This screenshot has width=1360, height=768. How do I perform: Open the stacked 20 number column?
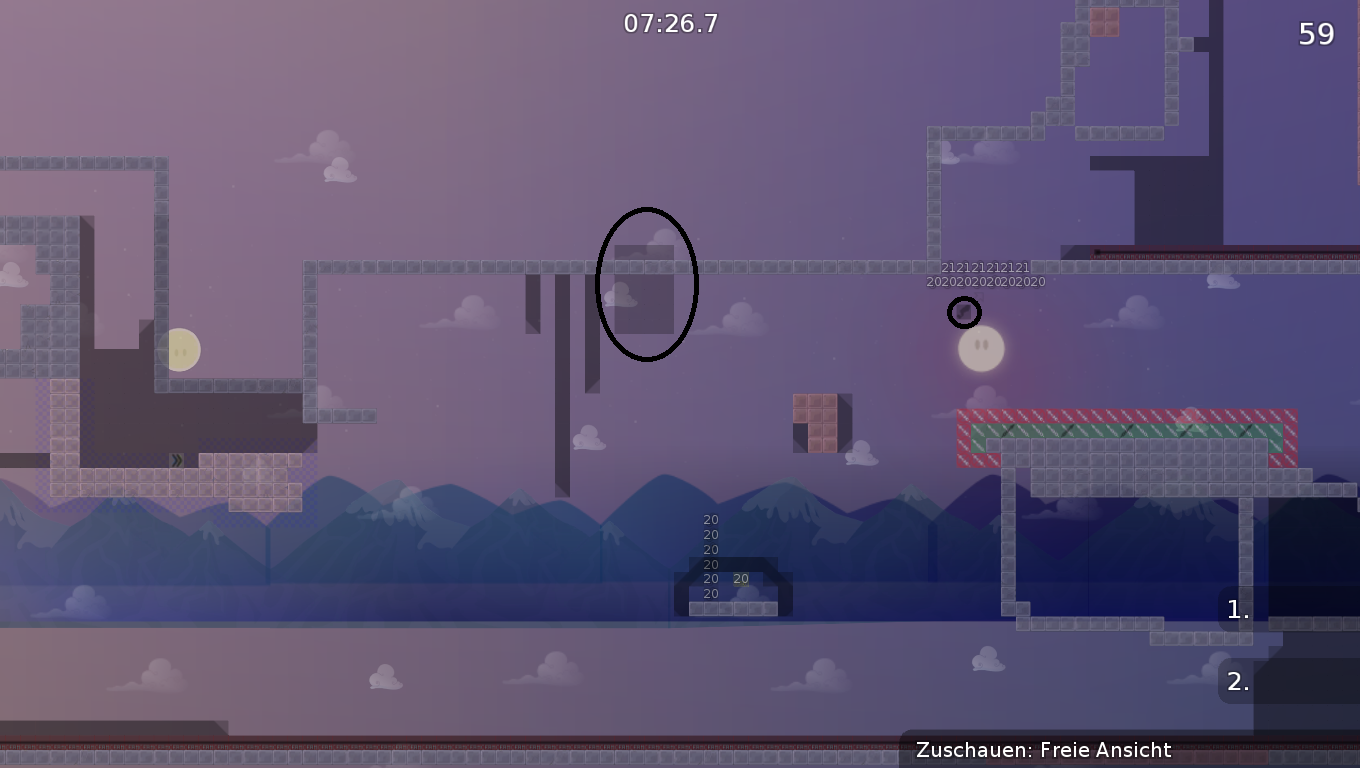click(x=711, y=555)
